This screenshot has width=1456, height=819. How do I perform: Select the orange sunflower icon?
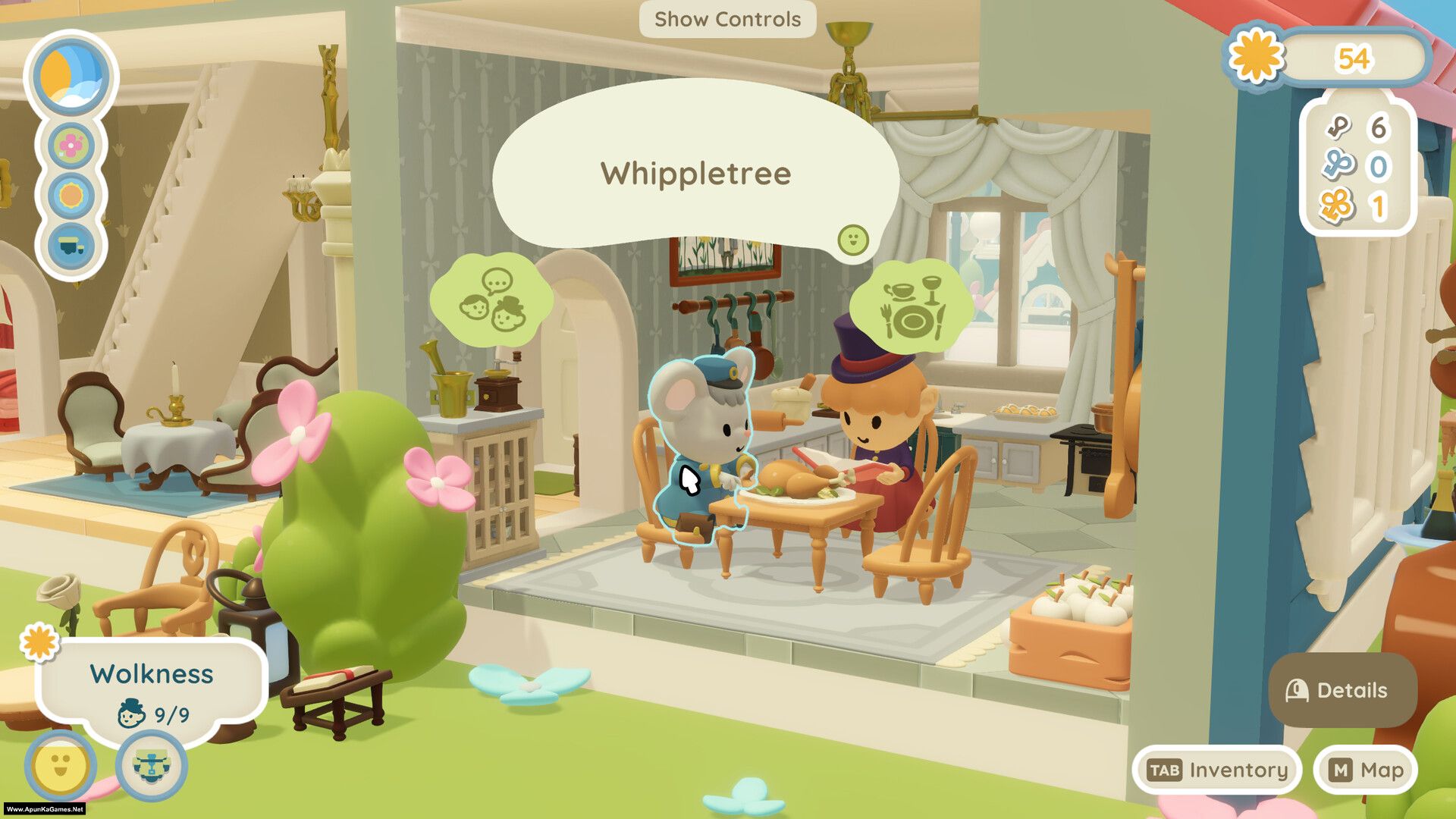pos(71,196)
